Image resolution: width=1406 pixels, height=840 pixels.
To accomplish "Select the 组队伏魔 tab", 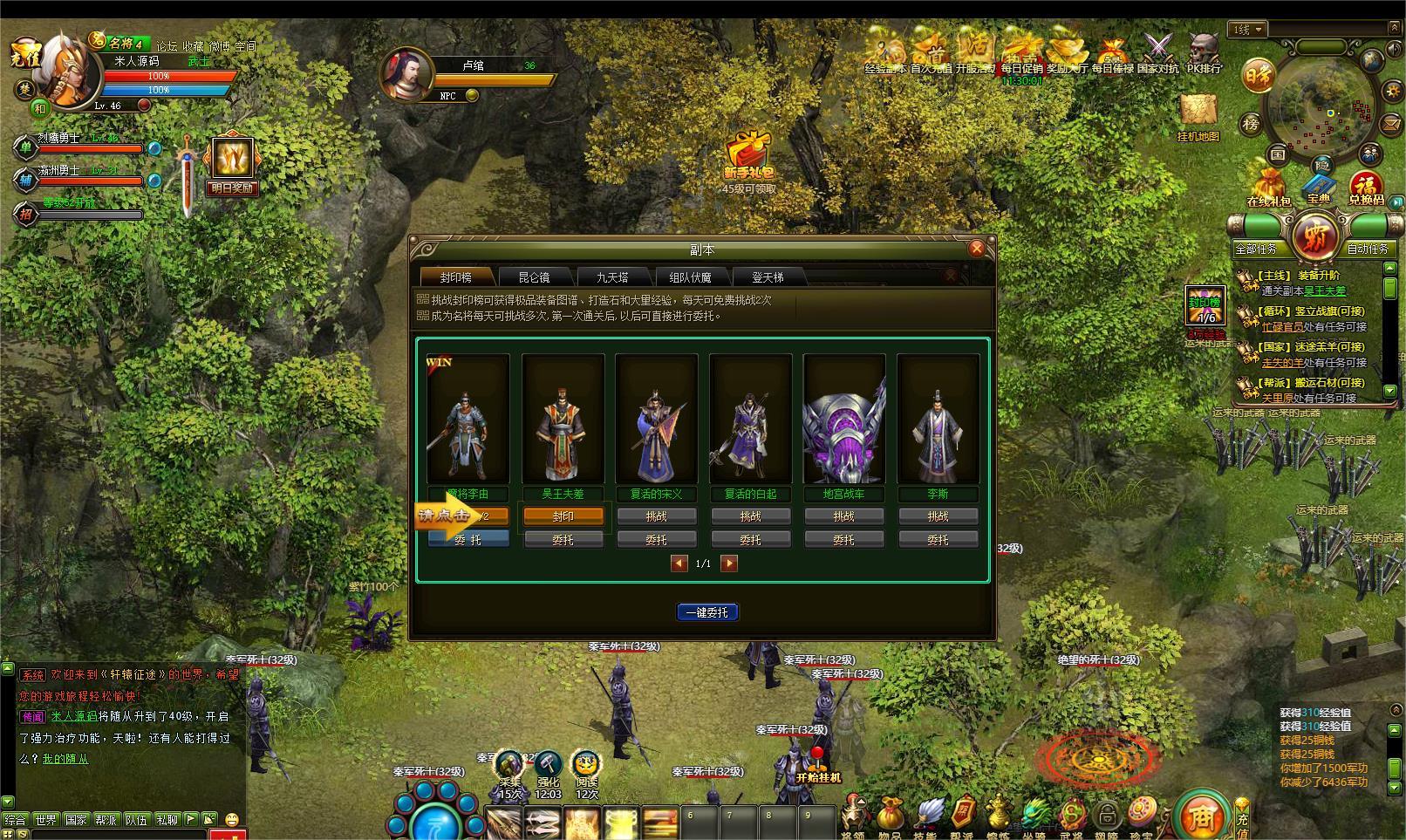I will coord(690,277).
